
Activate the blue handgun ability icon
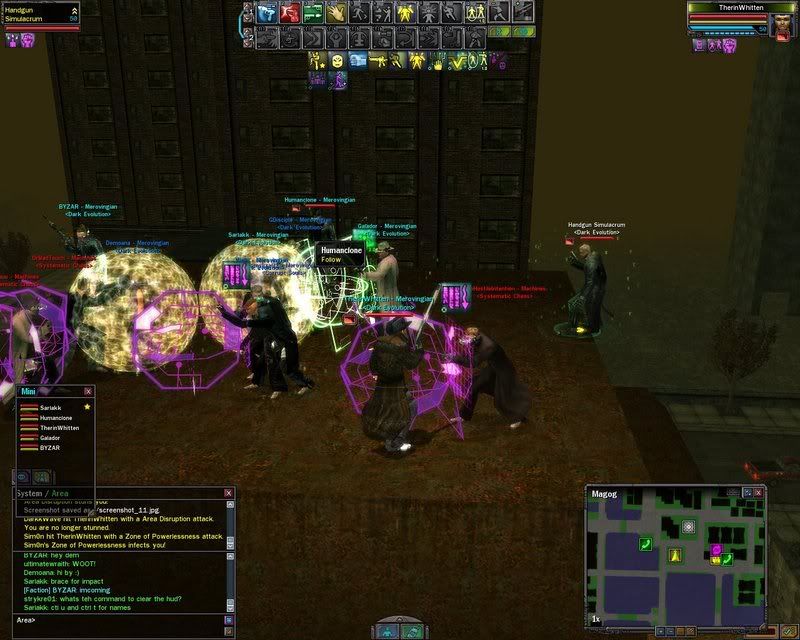click(265, 13)
